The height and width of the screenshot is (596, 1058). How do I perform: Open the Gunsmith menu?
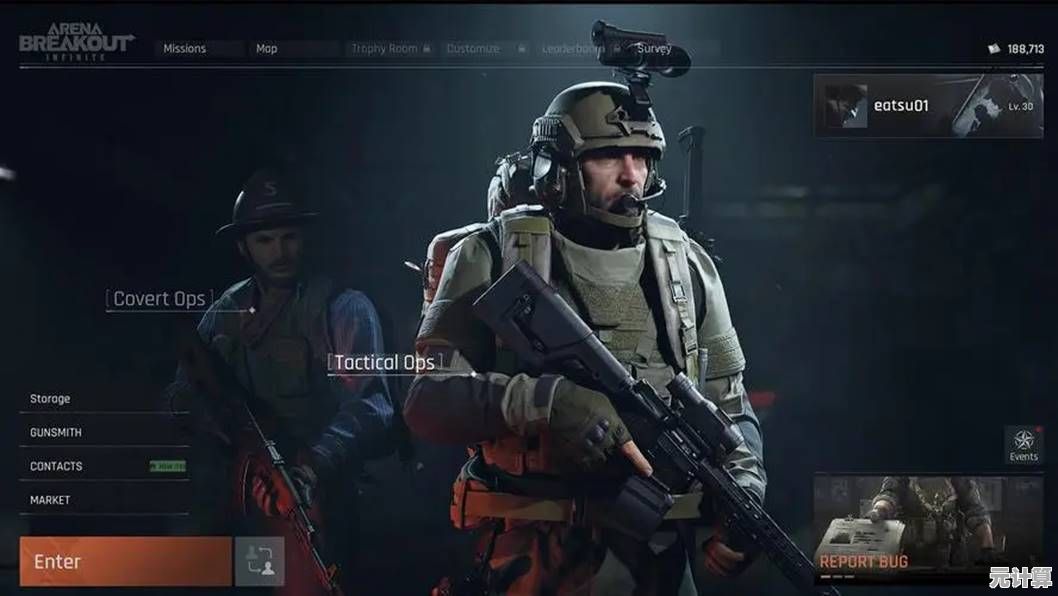pyautogui.click(x=56, y=432)
